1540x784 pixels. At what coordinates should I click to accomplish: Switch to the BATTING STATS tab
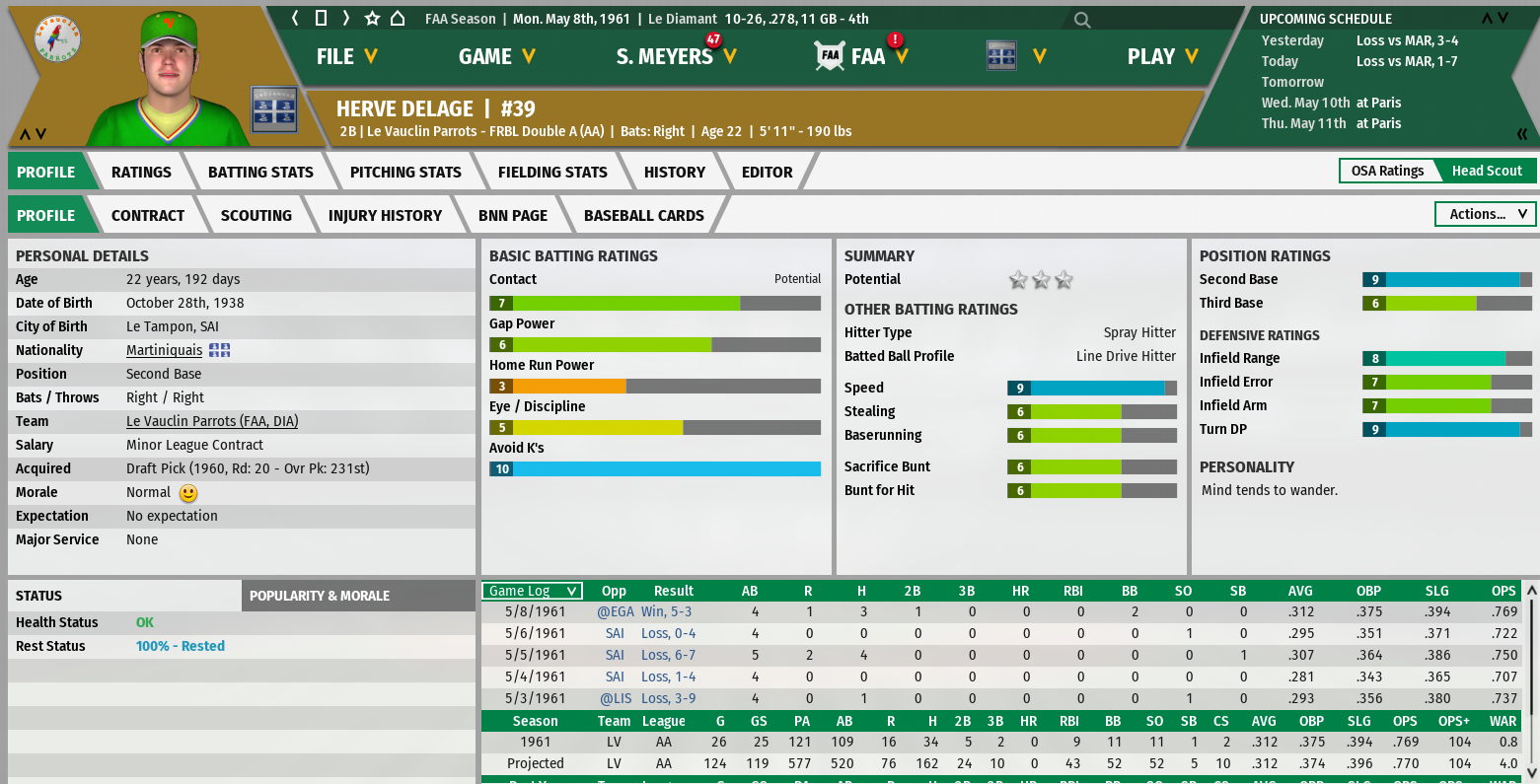pos(260,172)
